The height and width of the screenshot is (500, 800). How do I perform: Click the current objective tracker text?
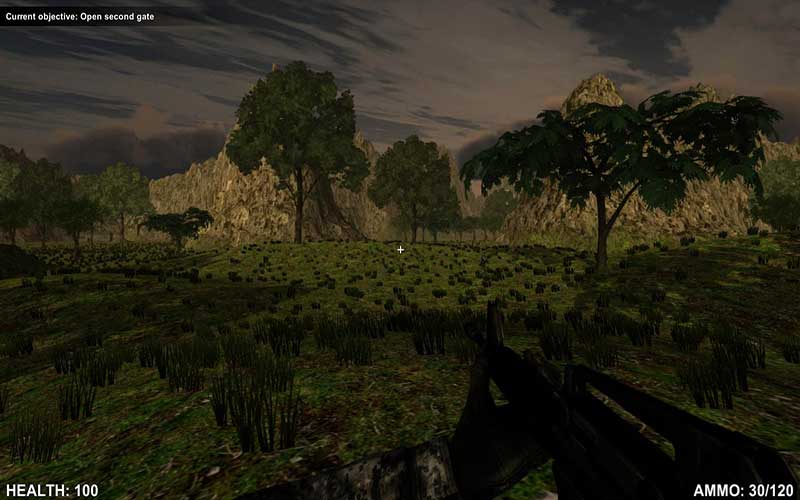click(x=80, y=17)
